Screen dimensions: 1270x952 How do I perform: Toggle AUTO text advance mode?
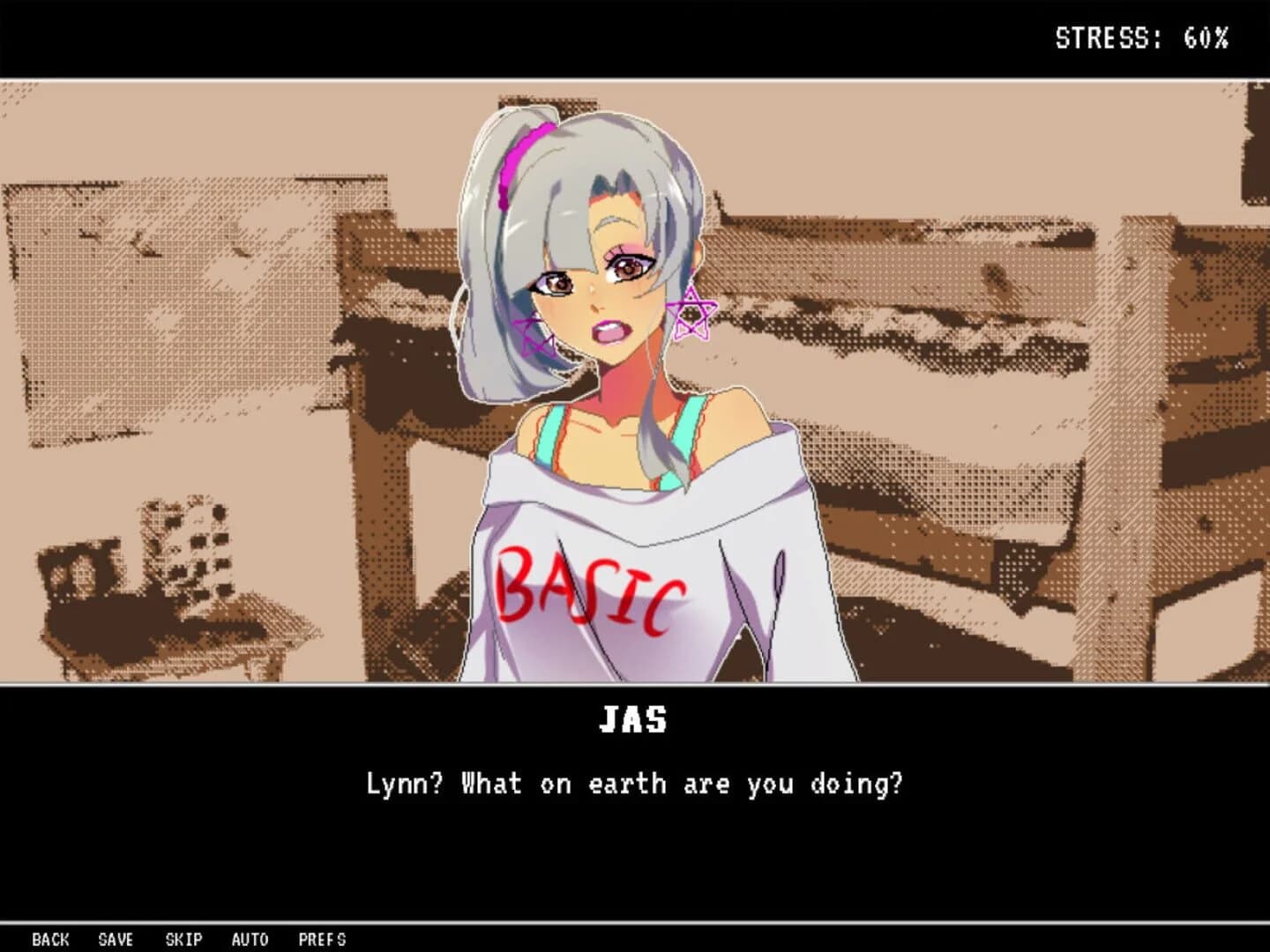[x=251, y=940]
